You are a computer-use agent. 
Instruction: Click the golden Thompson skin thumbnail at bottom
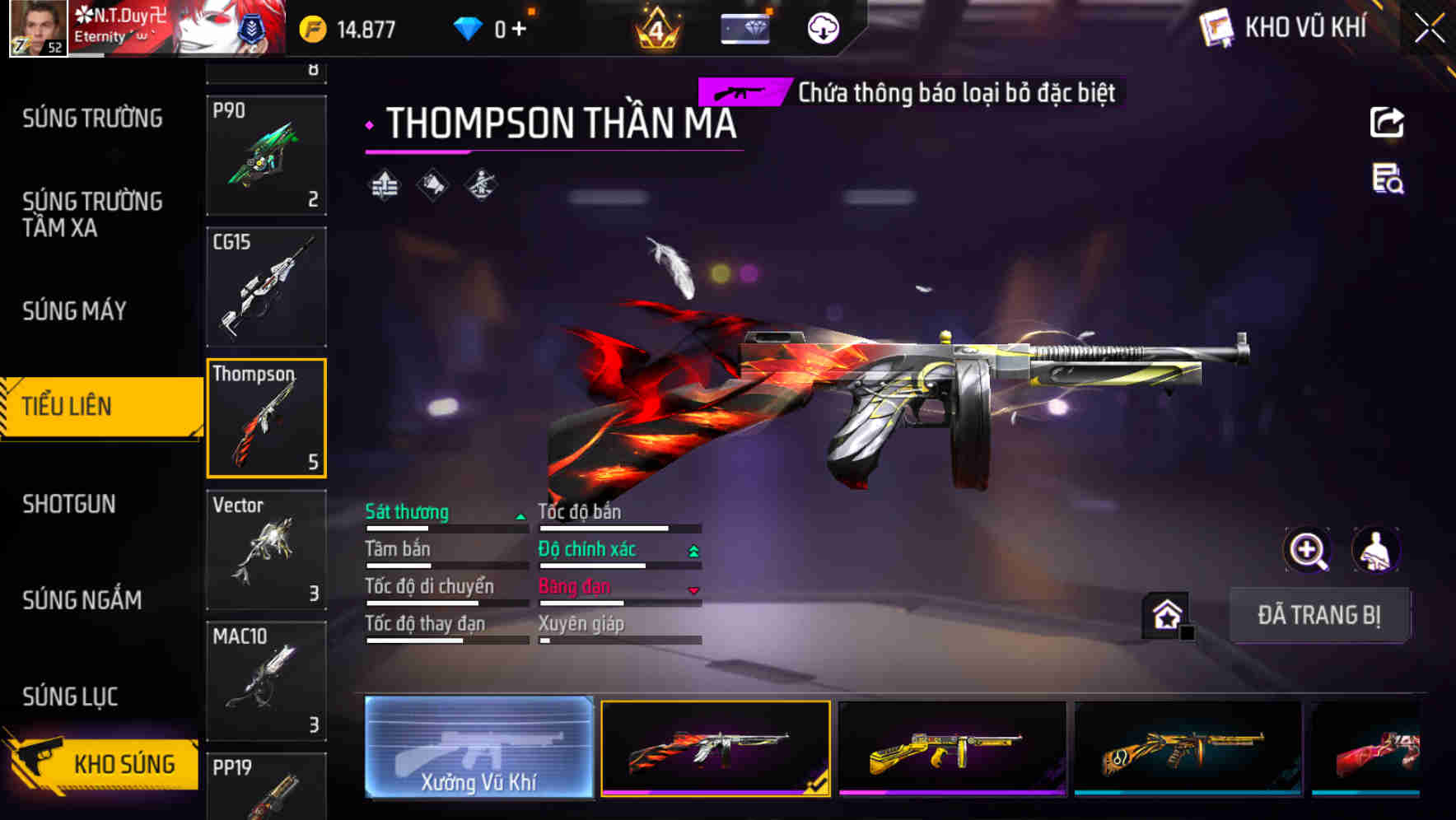click(954, 749)
